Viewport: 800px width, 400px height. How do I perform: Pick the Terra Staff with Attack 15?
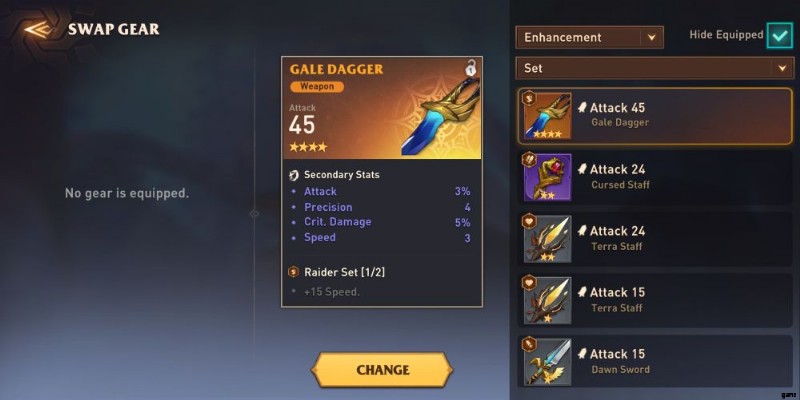tap(655, 300)
